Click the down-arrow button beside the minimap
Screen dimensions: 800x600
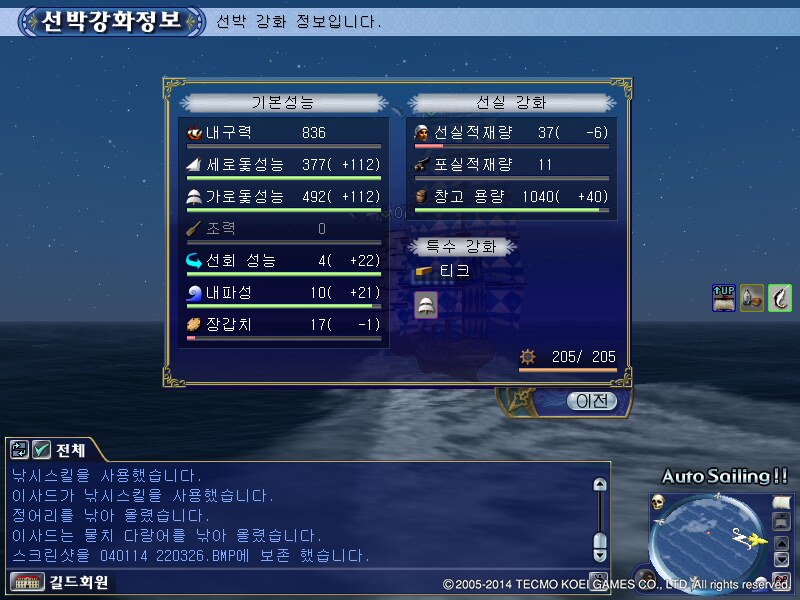782,559
